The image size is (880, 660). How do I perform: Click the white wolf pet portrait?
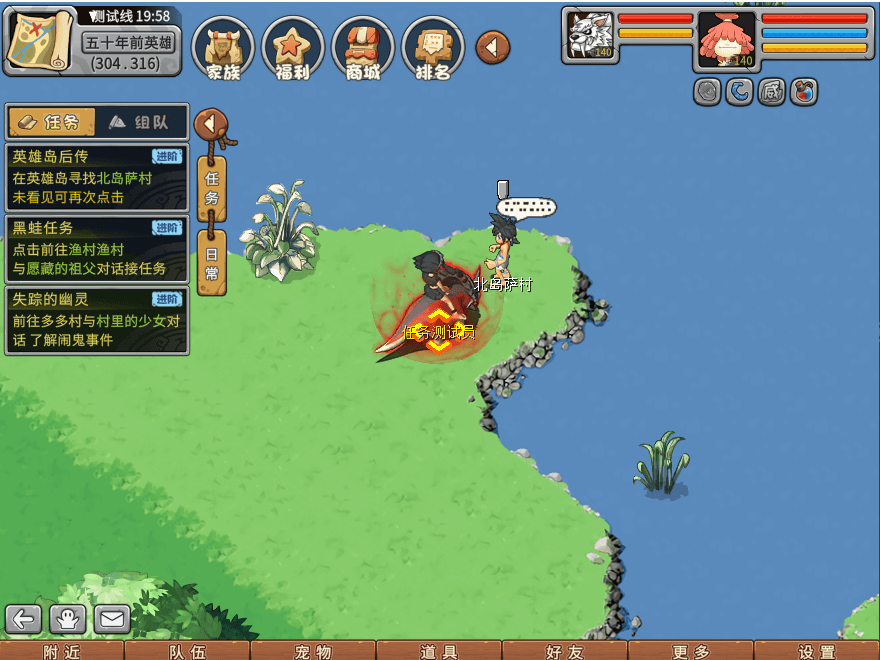click(591, 36)
